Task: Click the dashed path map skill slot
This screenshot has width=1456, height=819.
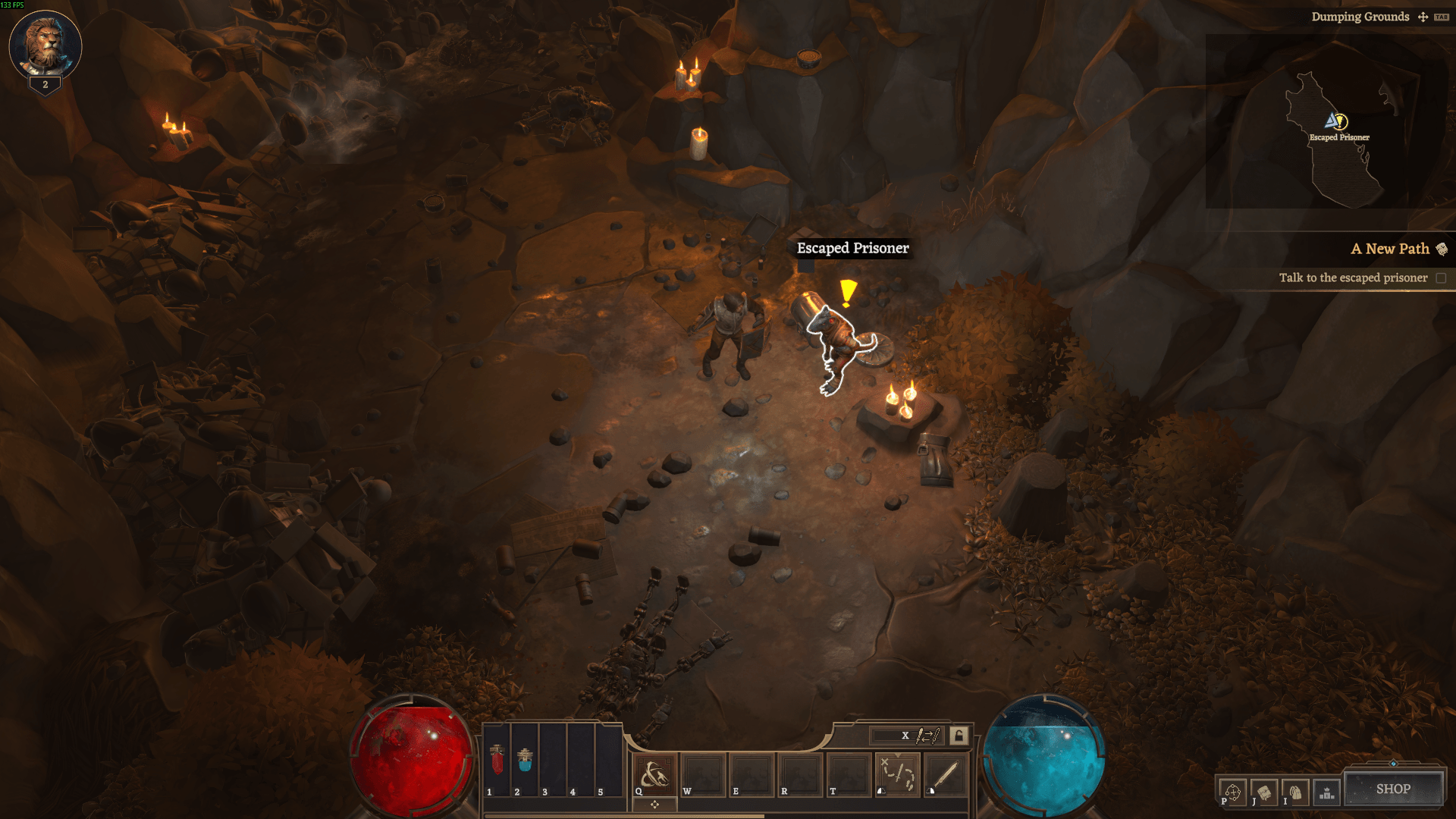Action: coord(898,775)
